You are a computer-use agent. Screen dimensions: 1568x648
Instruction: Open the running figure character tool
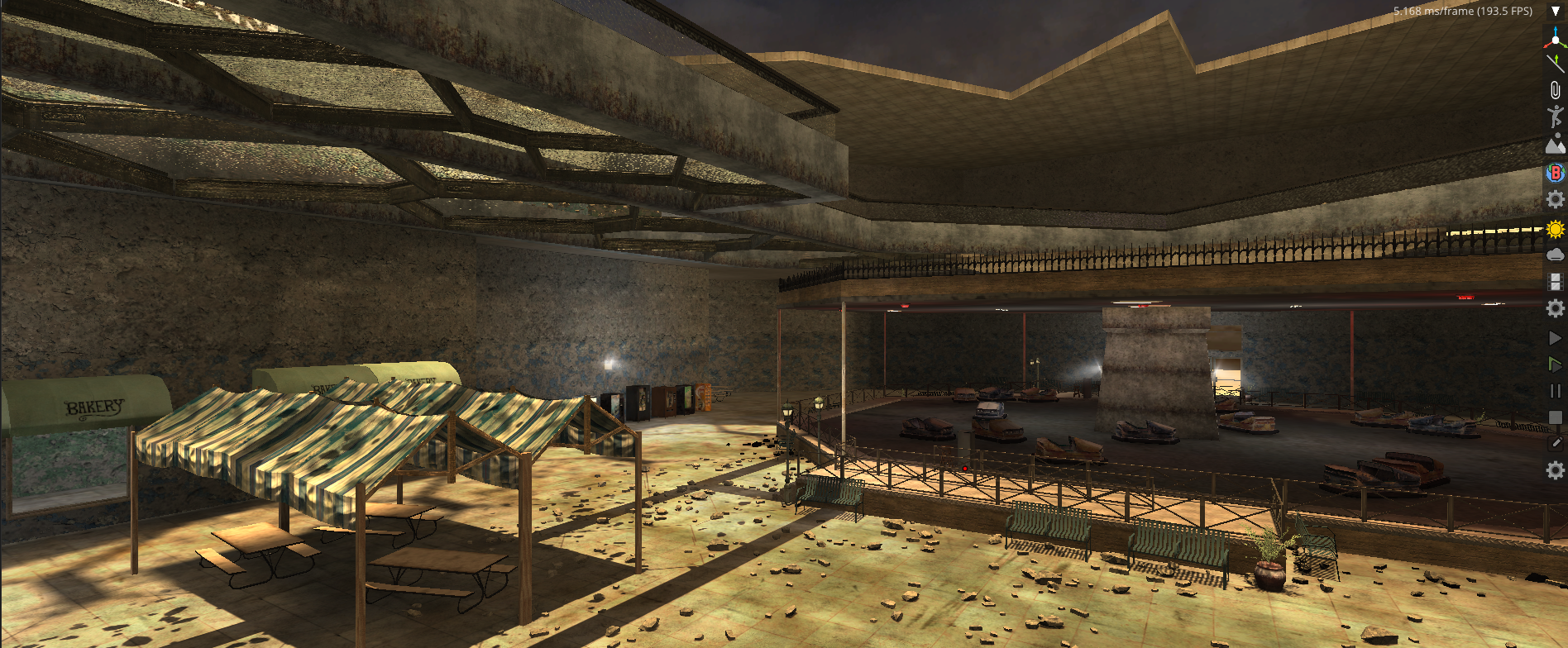1555,117
